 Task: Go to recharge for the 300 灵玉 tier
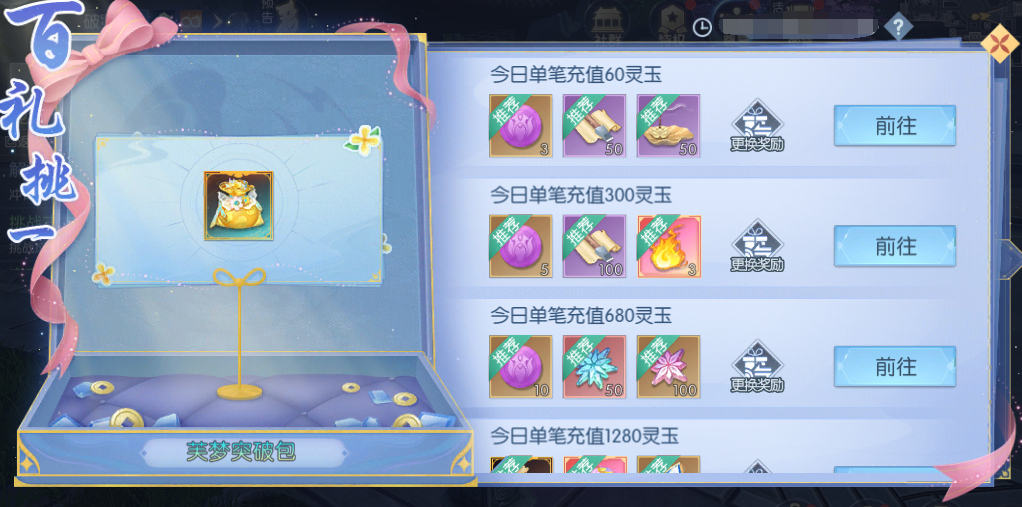(x=894, y=246)
